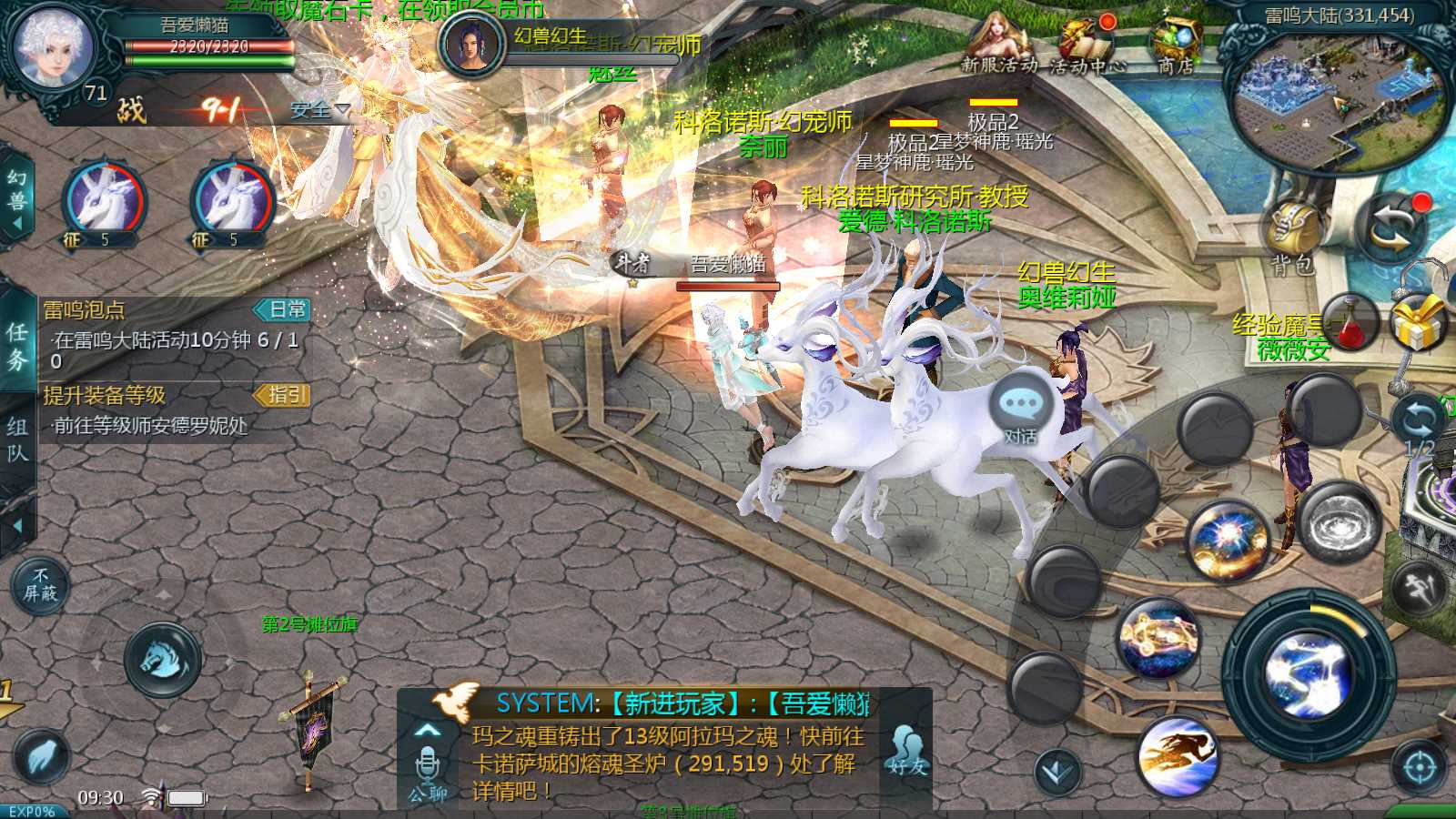Open the 背包 backpack

click(x=1293, y=235)
